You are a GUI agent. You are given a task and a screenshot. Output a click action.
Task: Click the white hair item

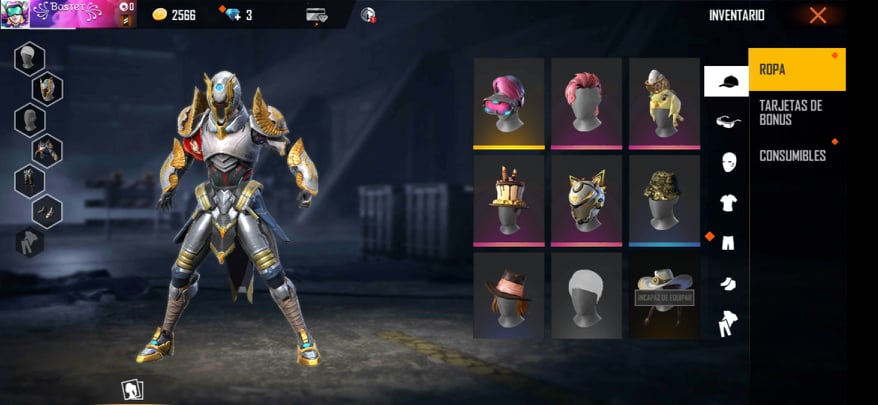pyautogui.click(x=587, y=295)
